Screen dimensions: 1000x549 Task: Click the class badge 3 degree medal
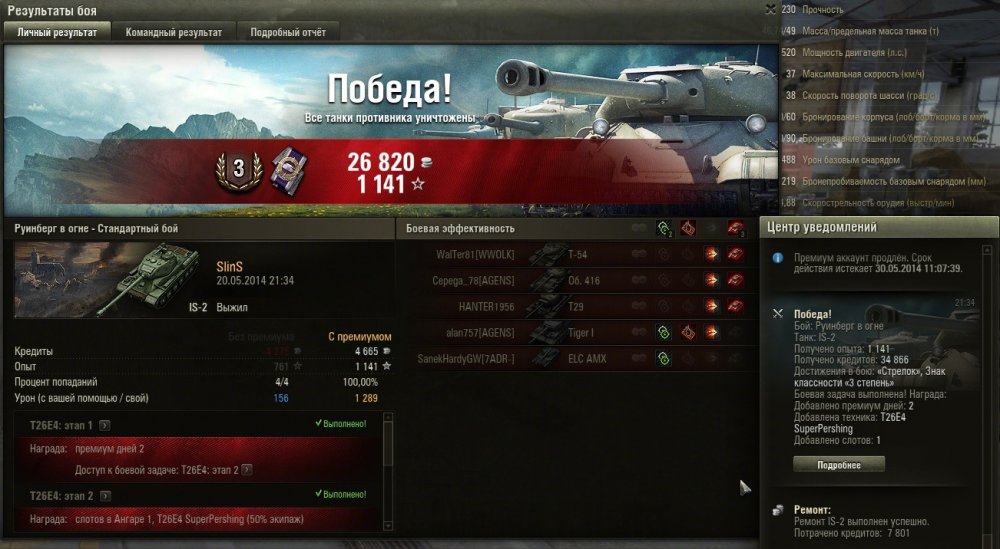pos(238,169)
